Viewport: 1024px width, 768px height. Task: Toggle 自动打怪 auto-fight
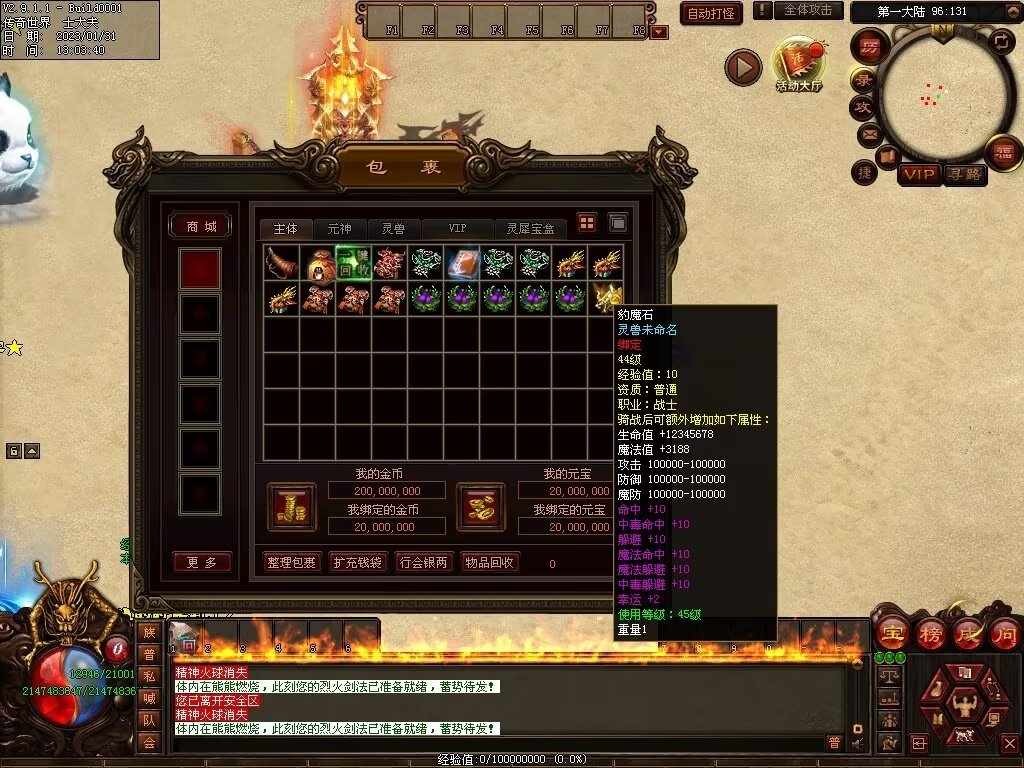711,13
